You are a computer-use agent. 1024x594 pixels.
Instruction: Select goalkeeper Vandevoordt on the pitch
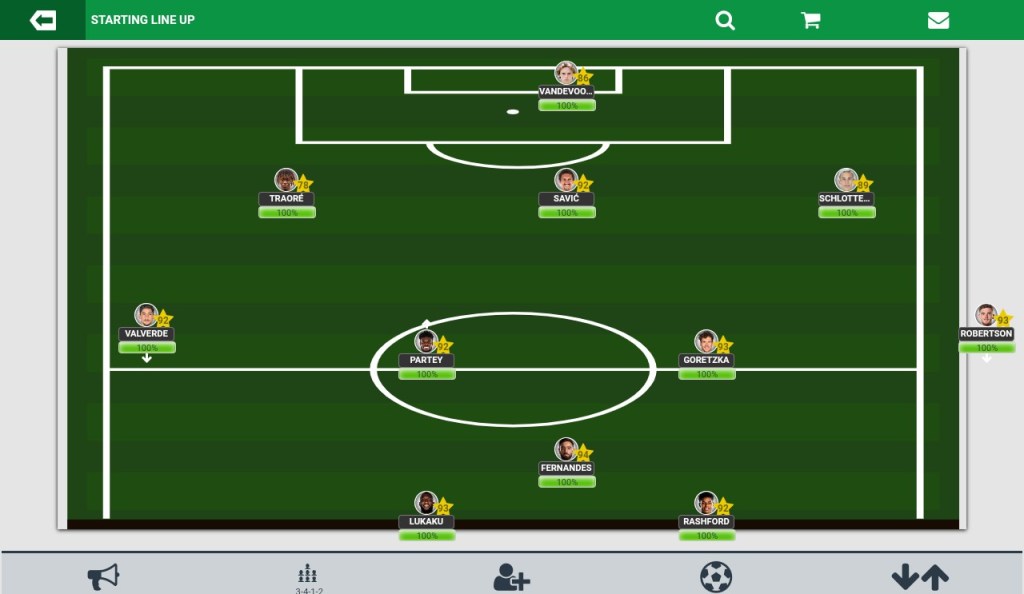point(567,75)
